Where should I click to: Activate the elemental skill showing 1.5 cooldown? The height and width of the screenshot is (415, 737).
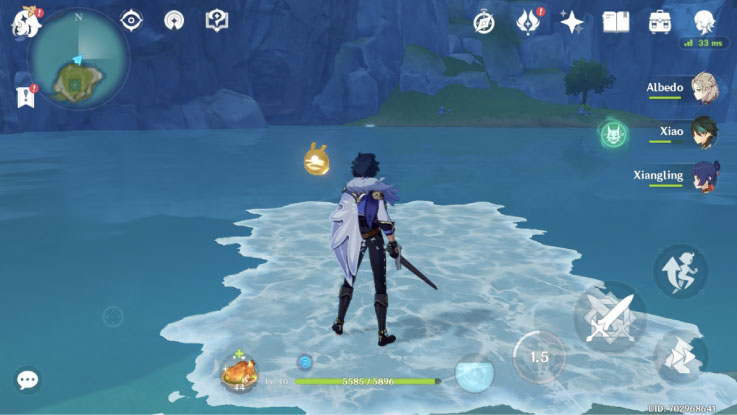pyautogui.click(x=539, y=357)
